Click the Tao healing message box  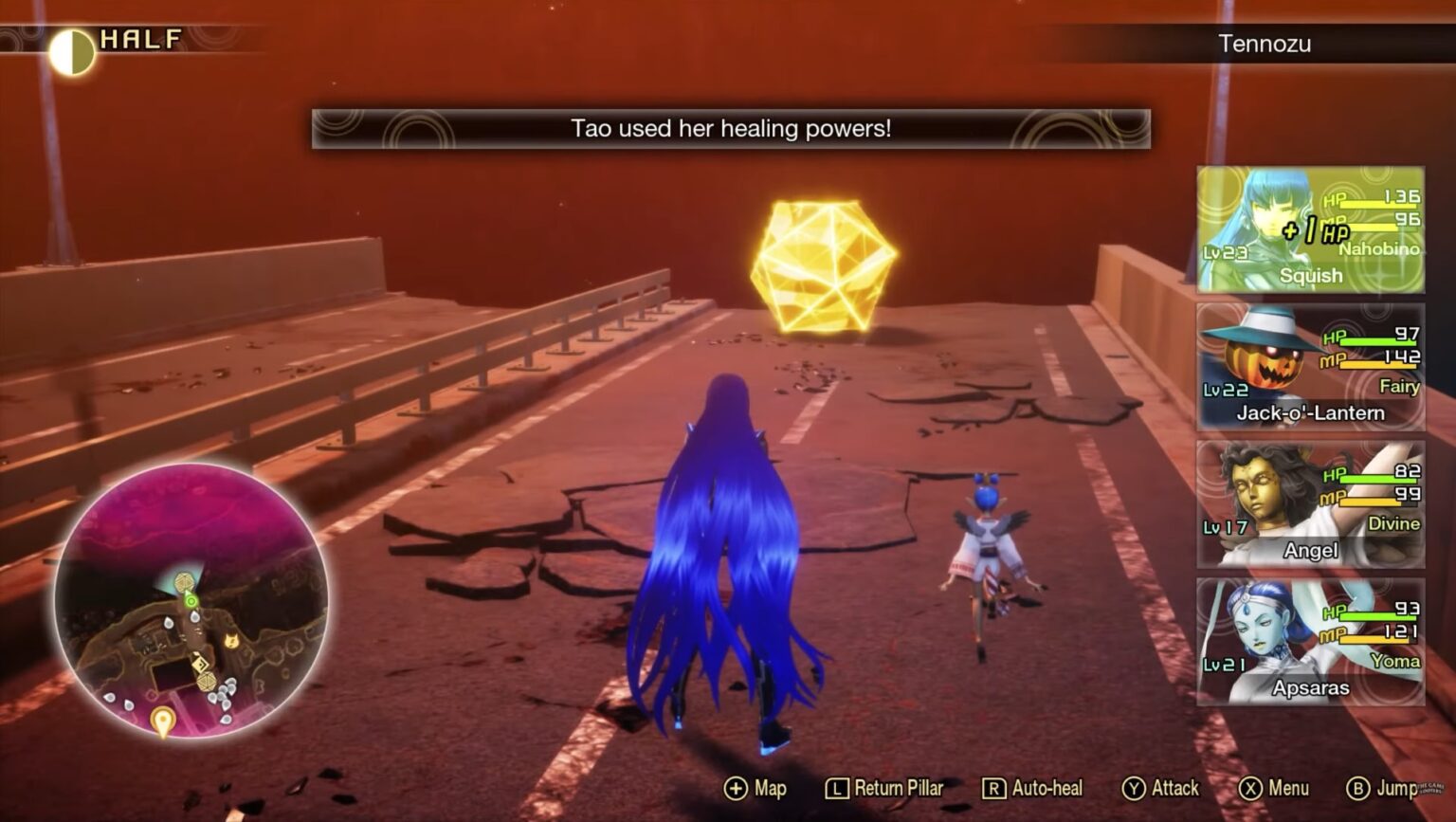[x=728, y=129]
